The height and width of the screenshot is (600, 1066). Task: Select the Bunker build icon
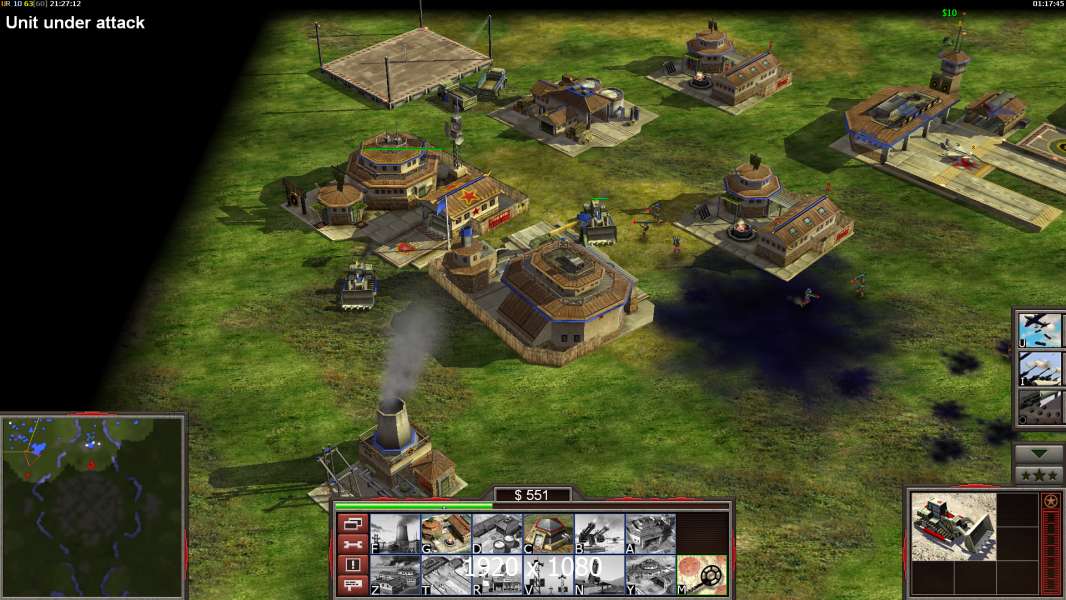point(548,533)
